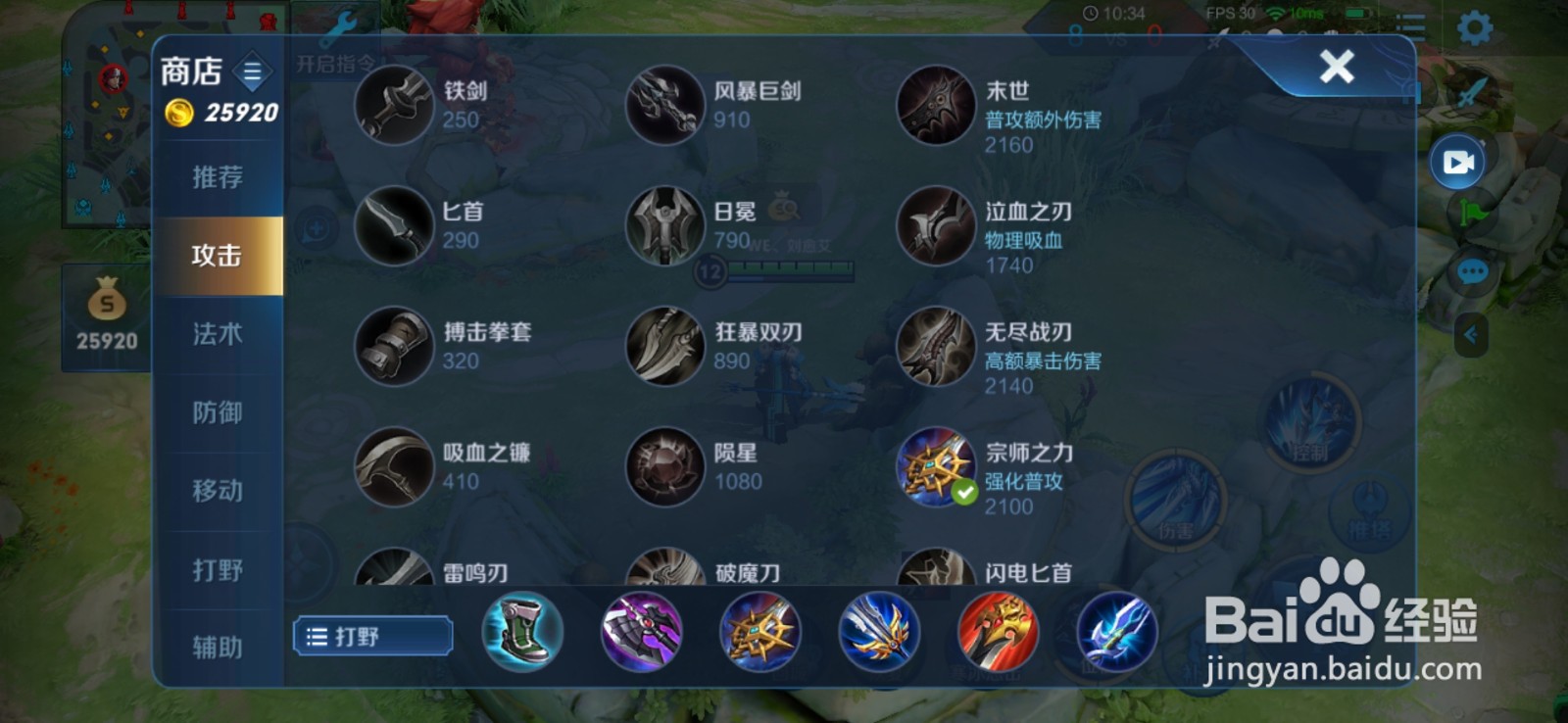Click the 推荐 category button

(x=217, y=176)
